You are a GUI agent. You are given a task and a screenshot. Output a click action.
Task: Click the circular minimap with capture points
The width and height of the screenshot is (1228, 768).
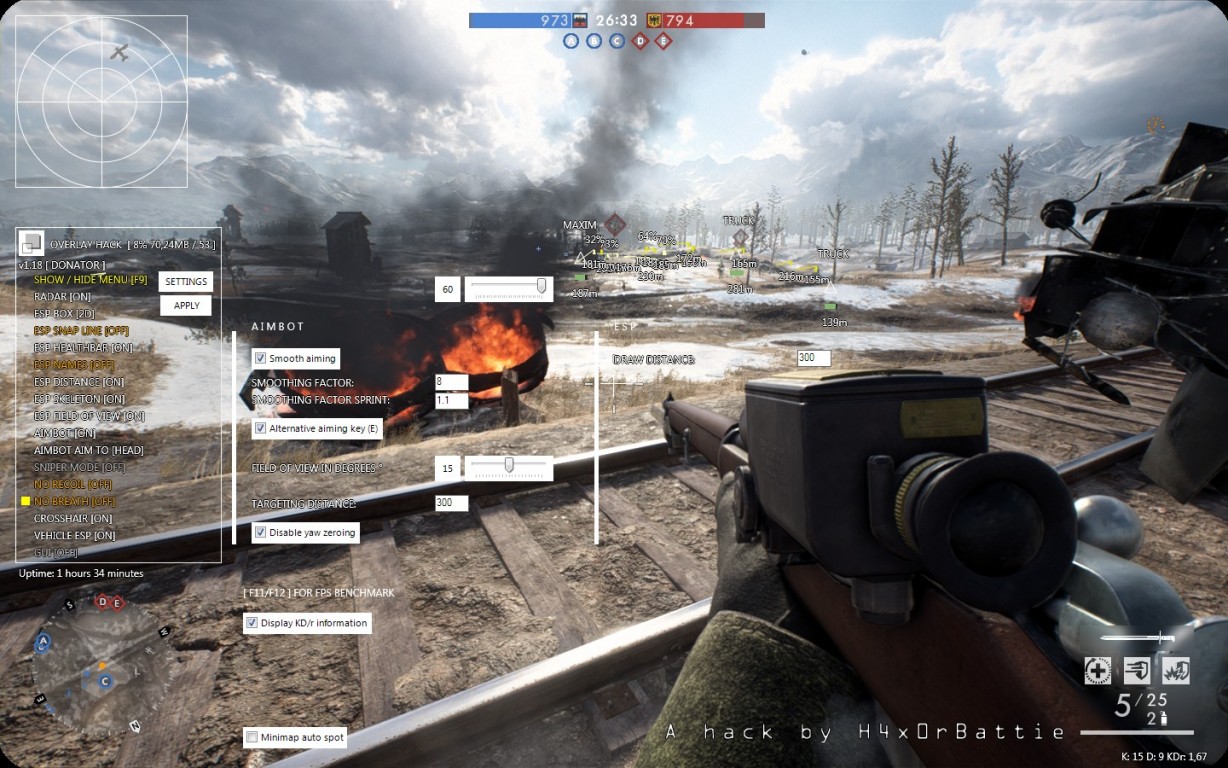pos(98,665)
